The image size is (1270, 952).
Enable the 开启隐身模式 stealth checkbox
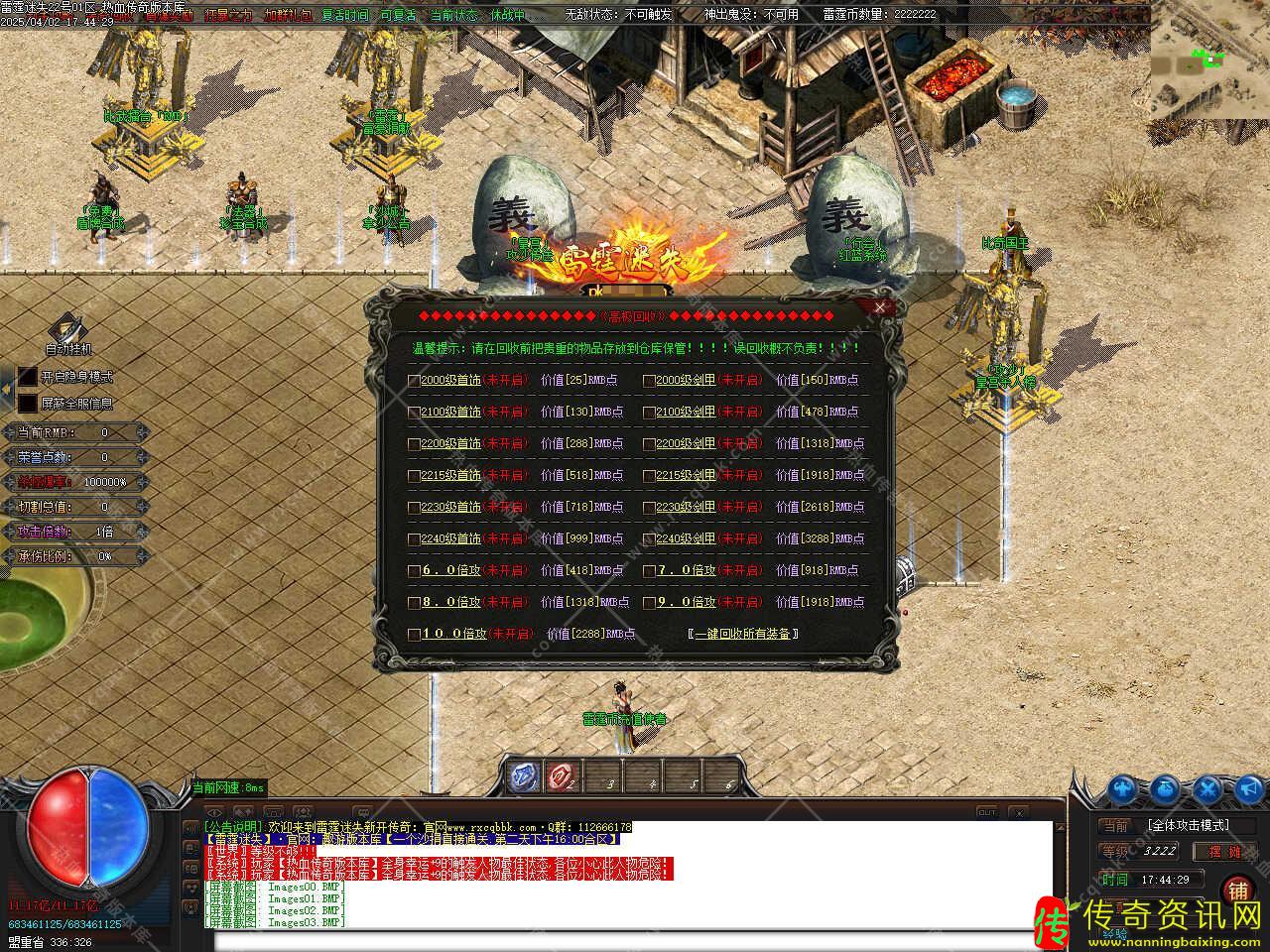(x=28, y=377)
